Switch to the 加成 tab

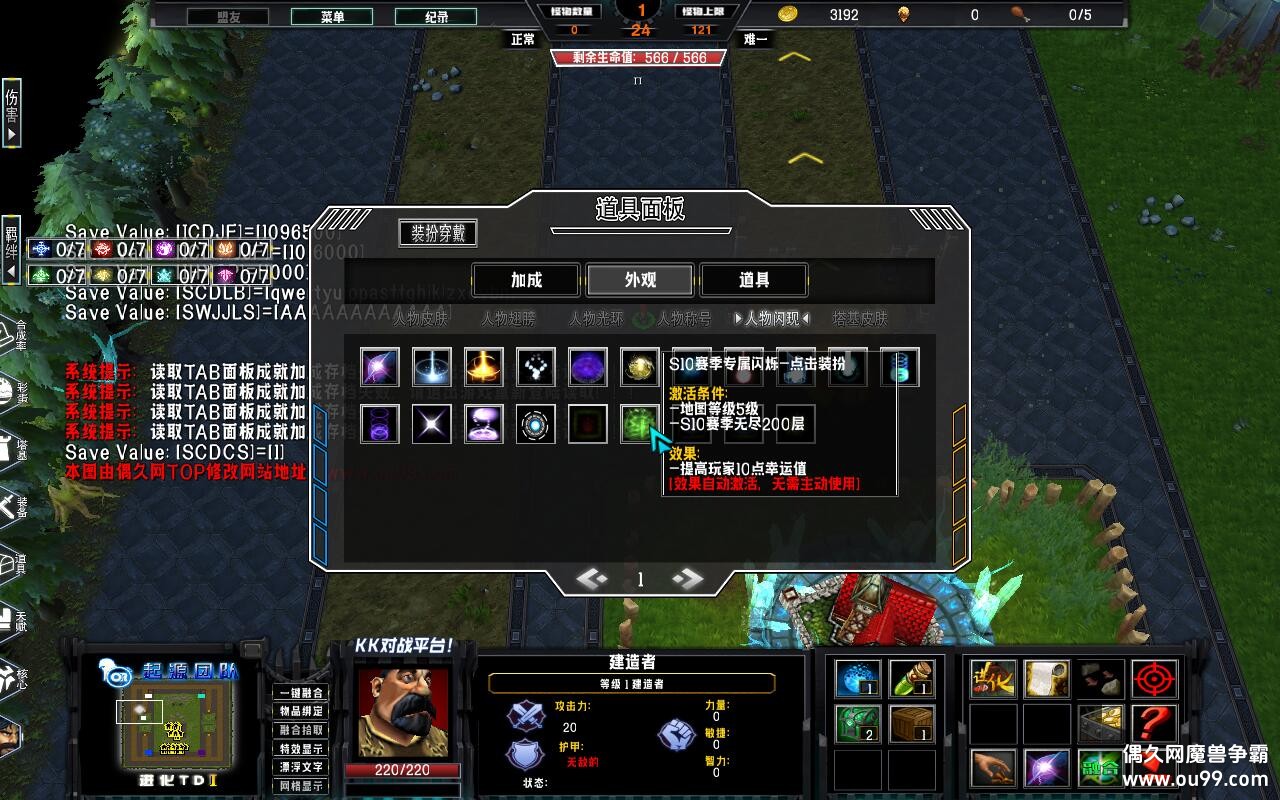coord(527,280)
